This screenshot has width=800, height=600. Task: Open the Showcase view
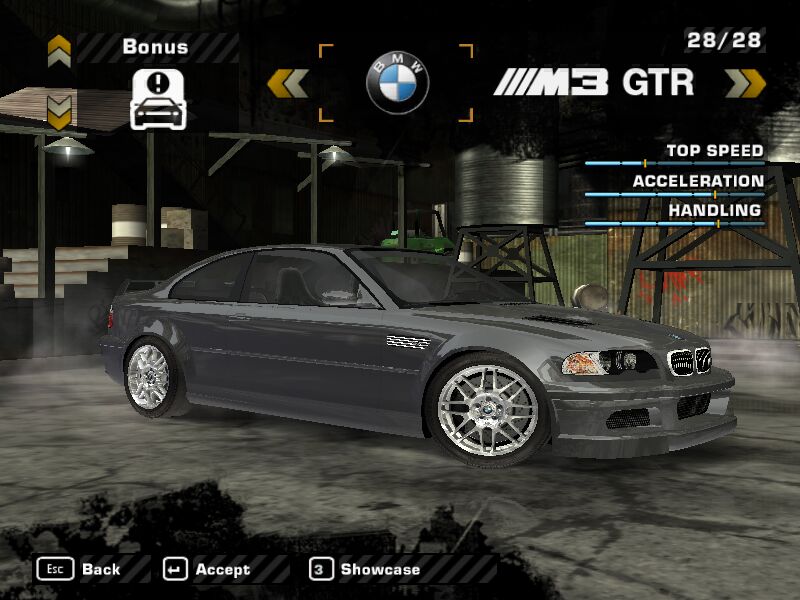coord(365,569)
